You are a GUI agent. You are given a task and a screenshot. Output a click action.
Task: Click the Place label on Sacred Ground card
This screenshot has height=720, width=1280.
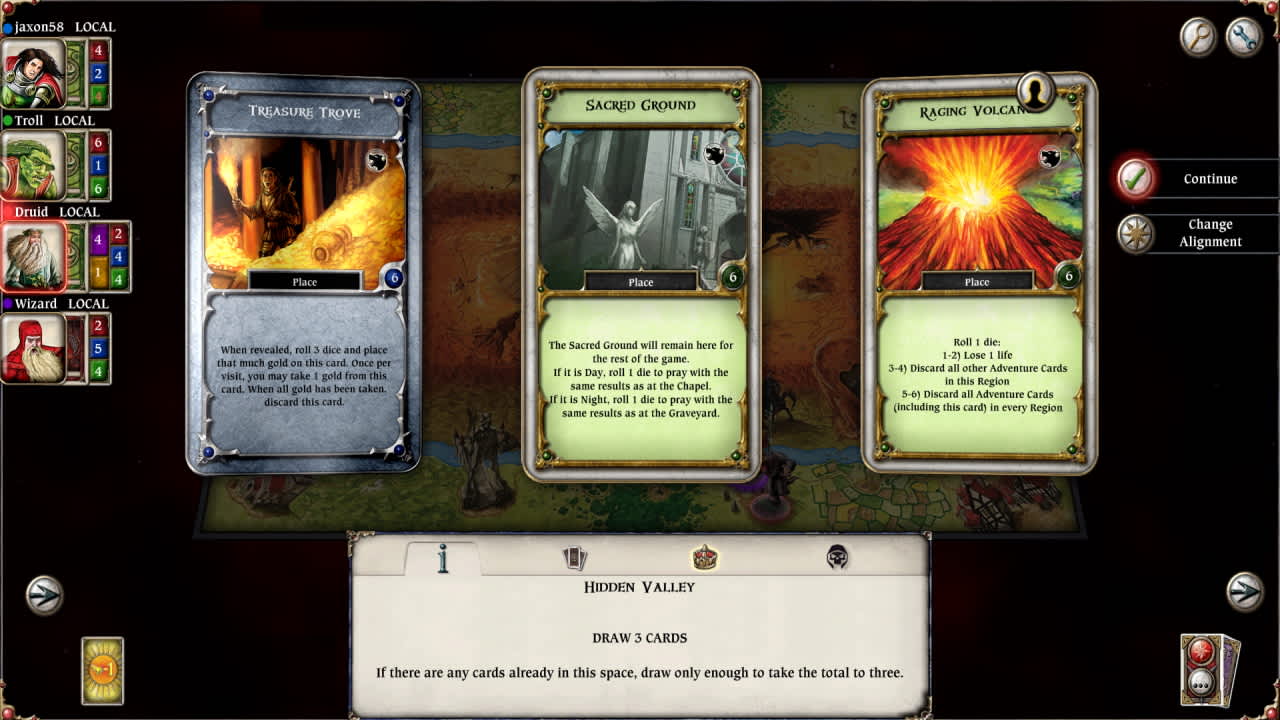point(641,281)
